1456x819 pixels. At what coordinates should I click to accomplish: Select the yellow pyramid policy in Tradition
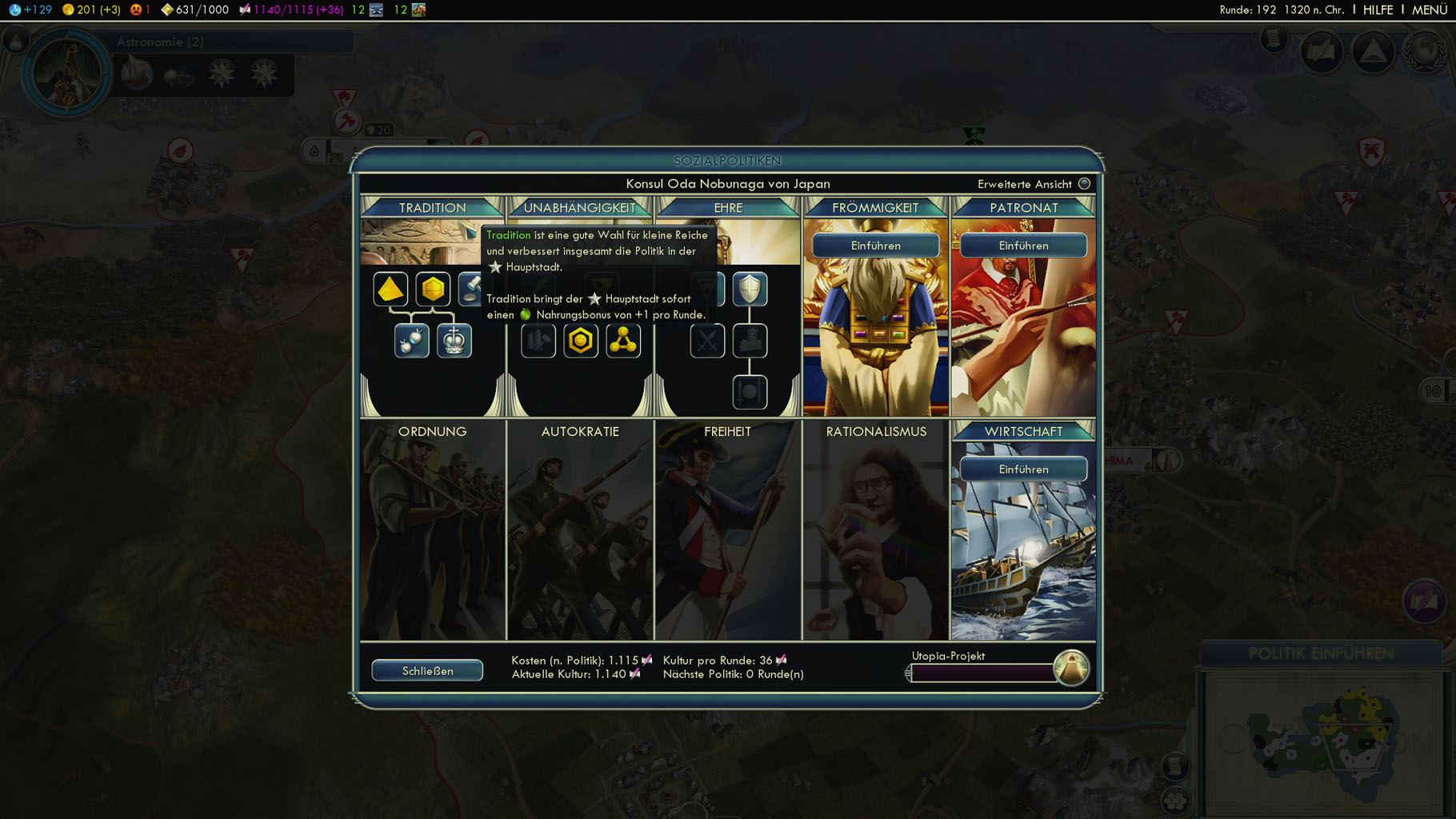tap(390, 289)
